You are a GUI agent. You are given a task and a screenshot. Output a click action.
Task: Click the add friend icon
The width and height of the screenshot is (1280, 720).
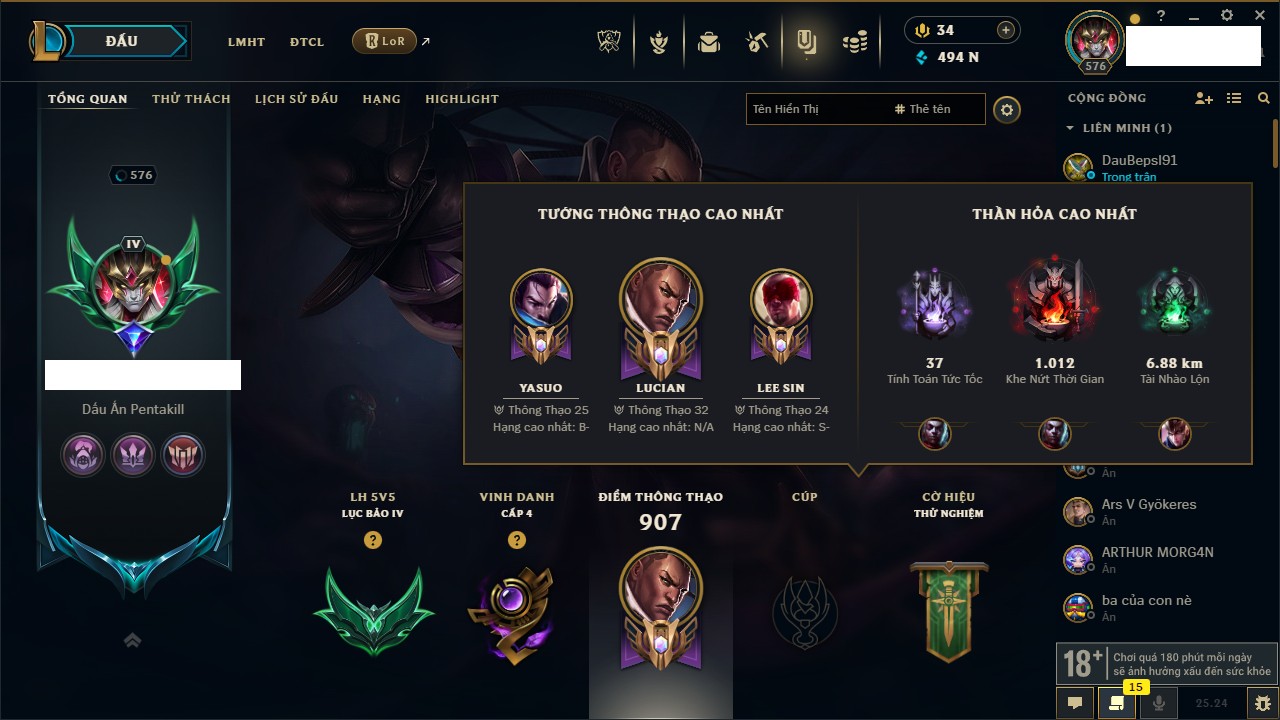click(1204, 98)
